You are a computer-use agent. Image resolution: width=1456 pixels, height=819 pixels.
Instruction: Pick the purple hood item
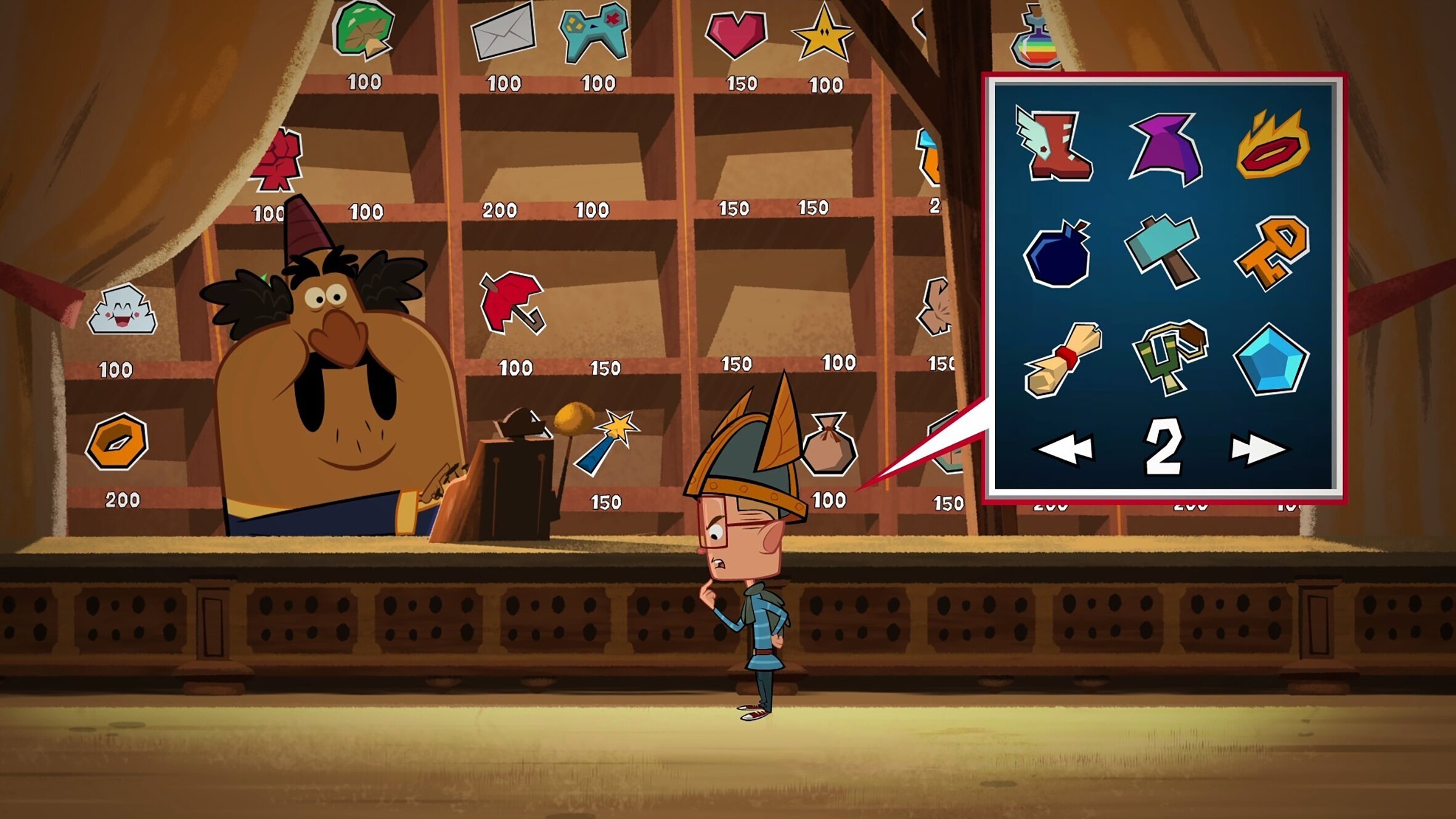pos(1166,148)
